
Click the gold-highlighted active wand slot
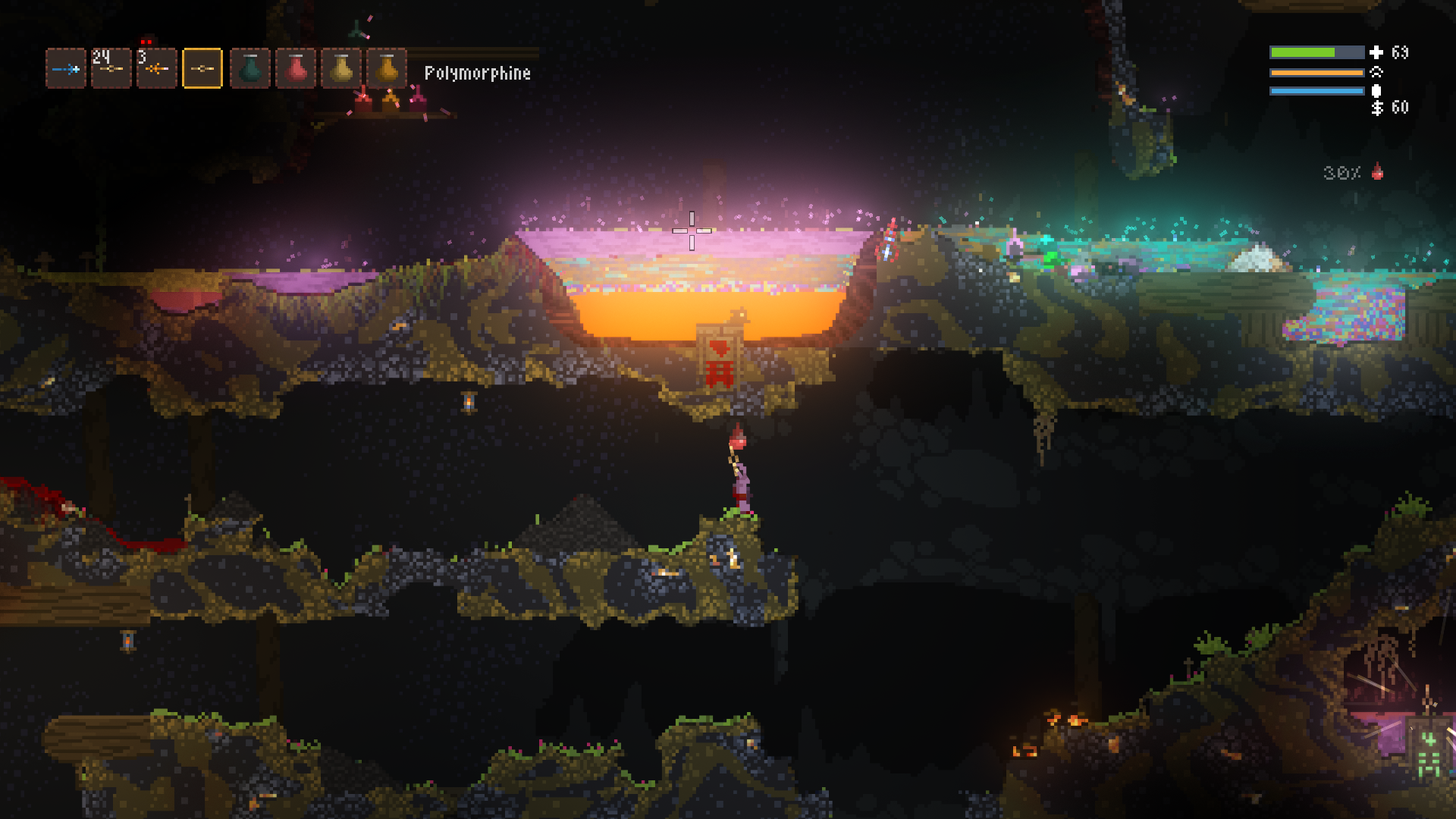pyautogui.click(x=202, y=69)
